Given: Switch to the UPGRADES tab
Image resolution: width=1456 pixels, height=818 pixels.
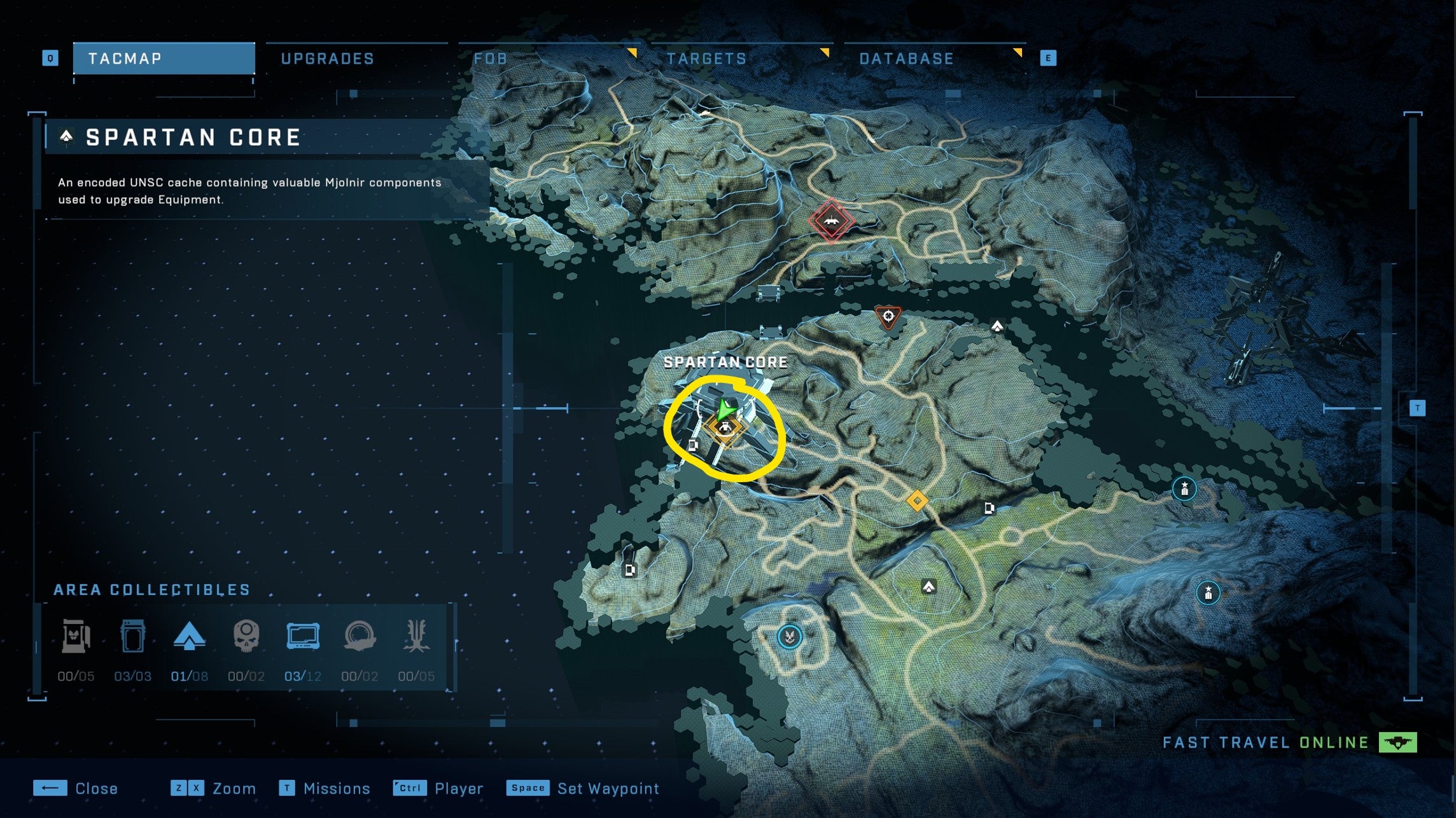Looking at the screenshot, I should coord(326,58).
